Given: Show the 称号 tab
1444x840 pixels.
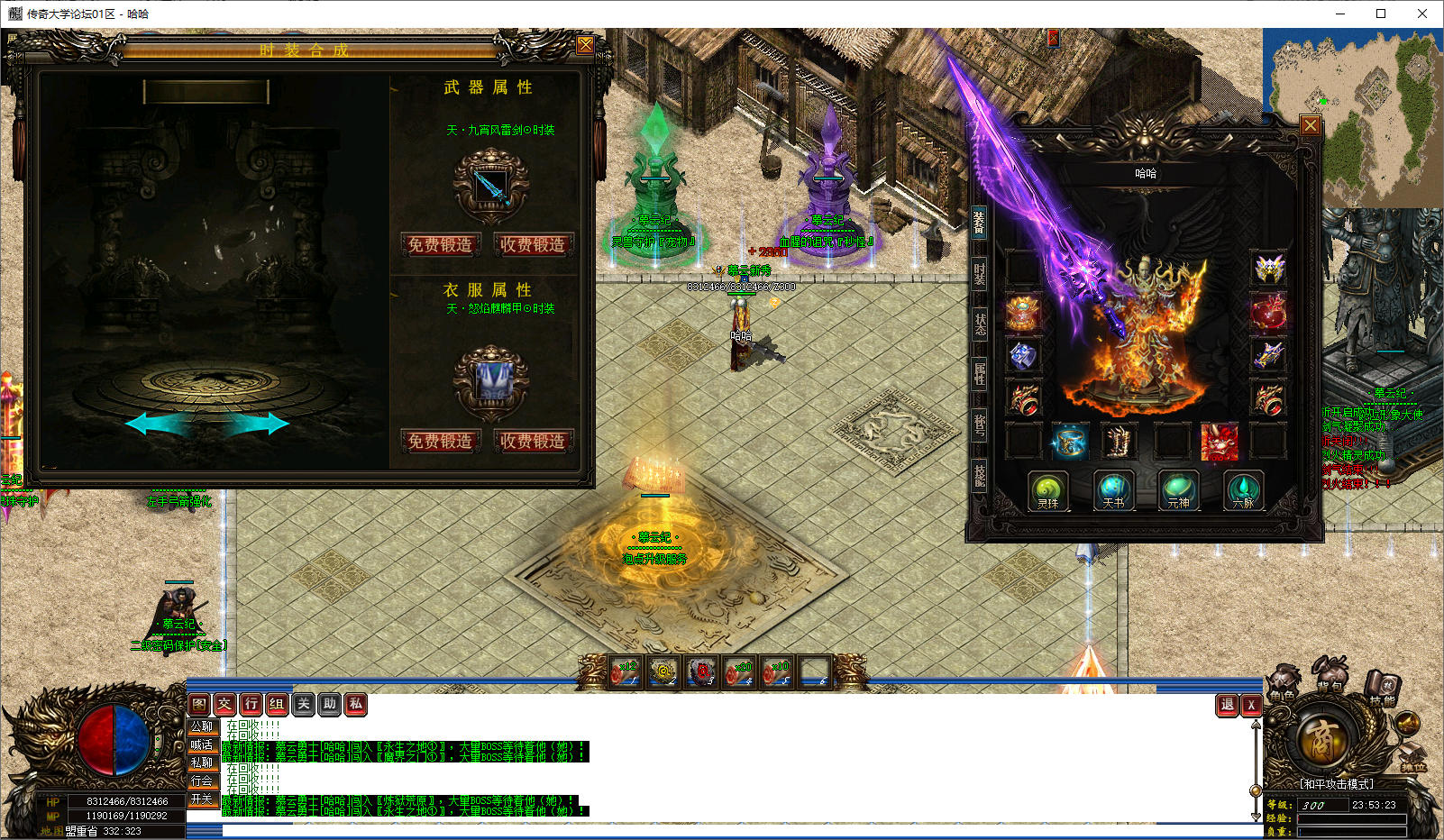Looking at the screenshot, I should pos(979,424).
